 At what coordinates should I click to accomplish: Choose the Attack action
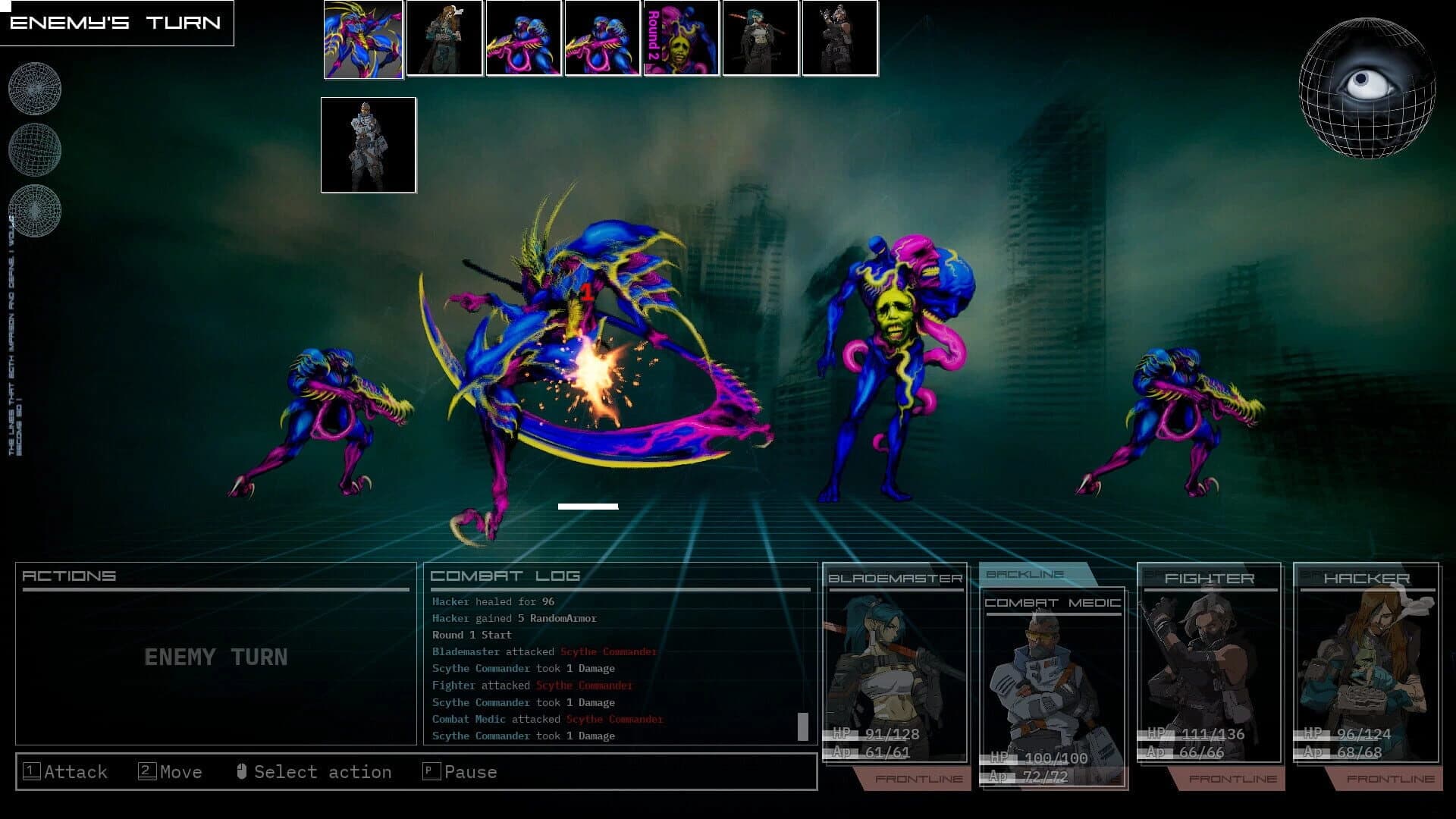click(67, 771)
